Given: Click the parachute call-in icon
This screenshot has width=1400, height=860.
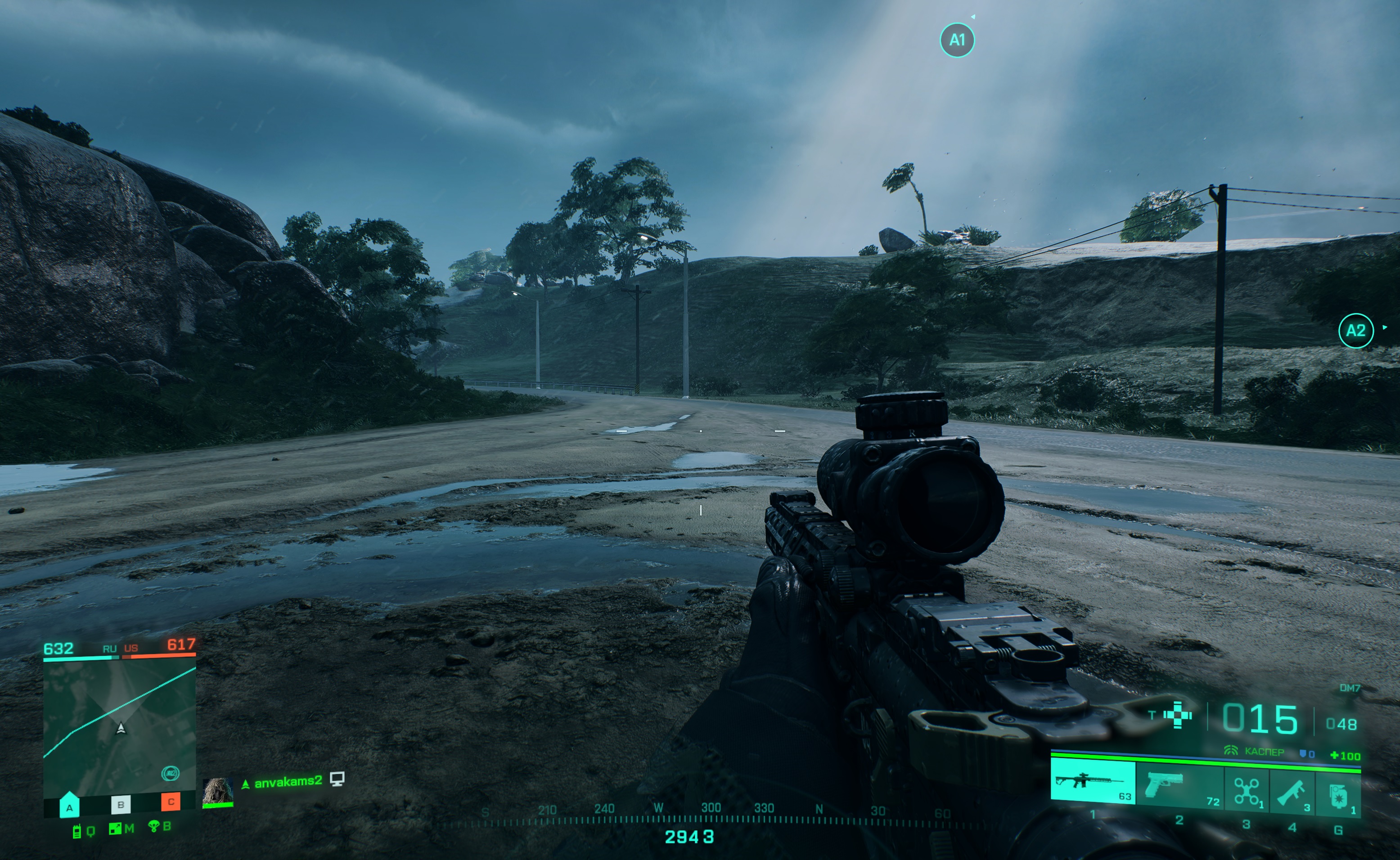Looking at the screenshot, I should pyautogui.click(x=153, y=826).
